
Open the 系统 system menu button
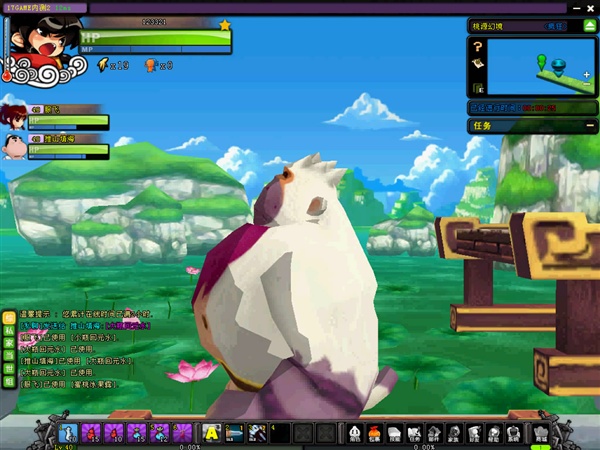click(x=514, y=433)
